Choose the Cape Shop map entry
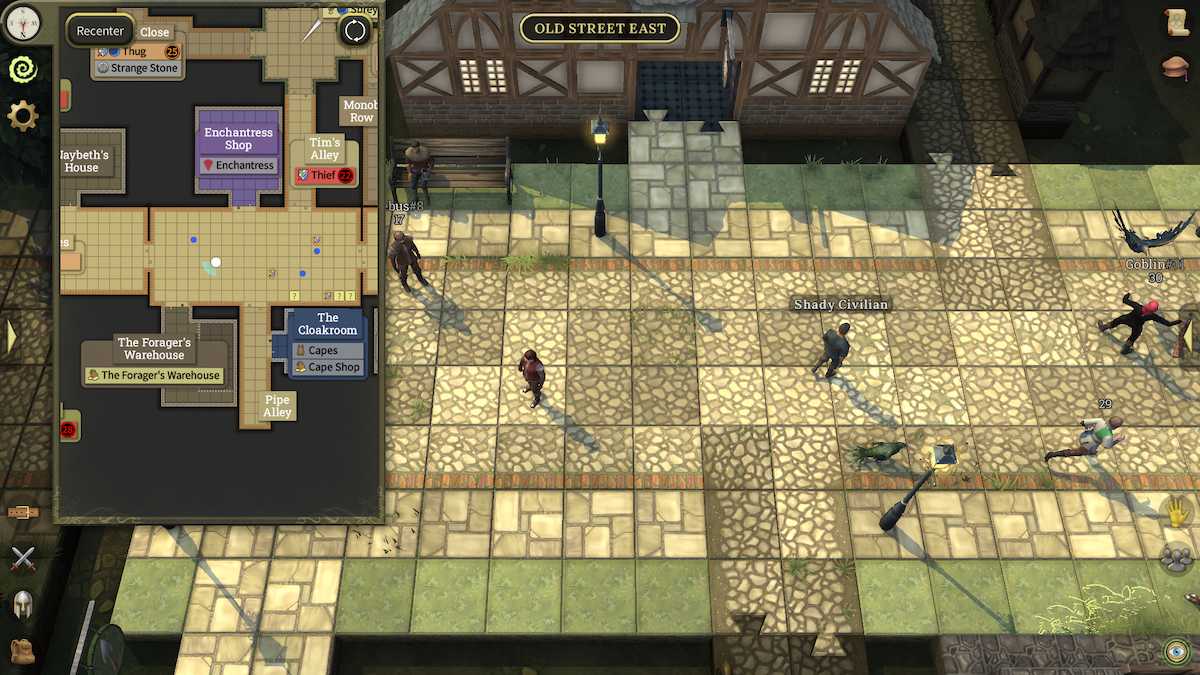This screenshot has width=1200, height=675. point(327,367)
